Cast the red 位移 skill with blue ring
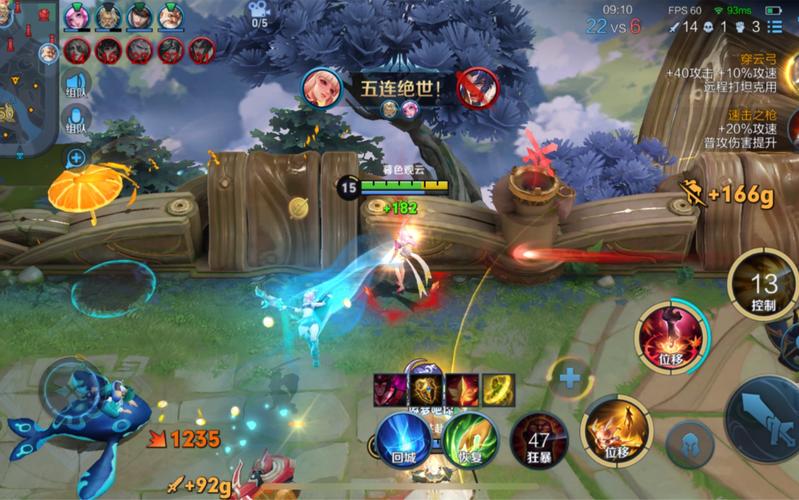The height and width of the screenshot is (500, 799). click(x=670, y=334)
